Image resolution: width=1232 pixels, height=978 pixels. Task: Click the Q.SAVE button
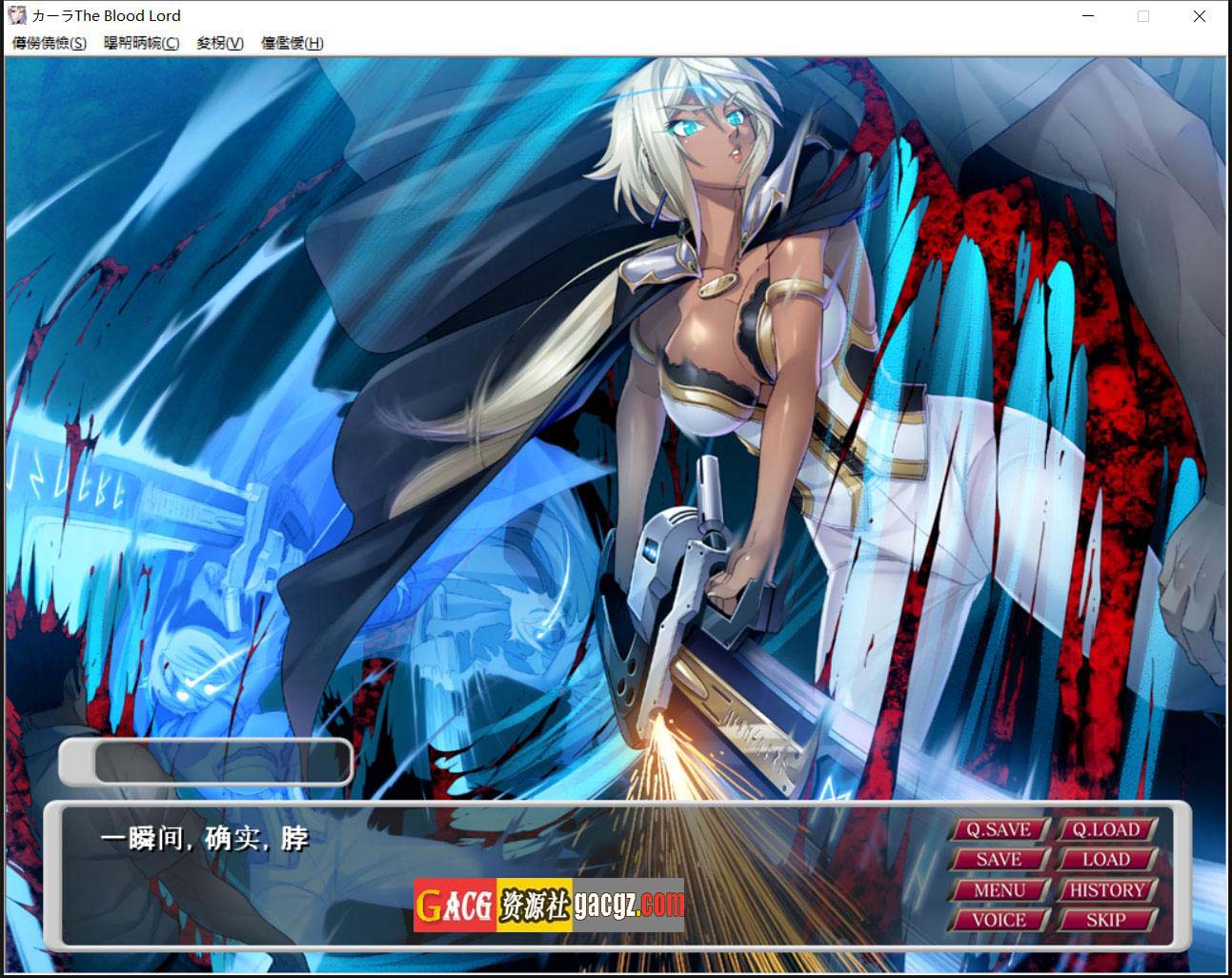point(999,829)
